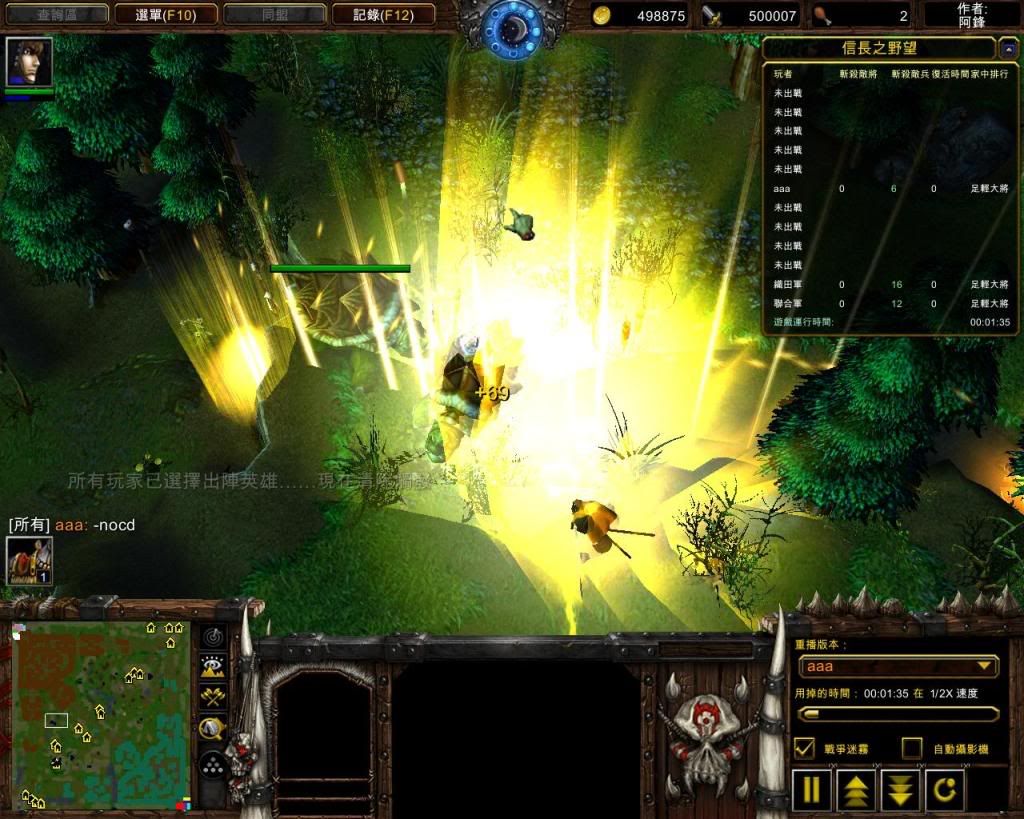Screen dimensions: 1024x819
Task: Click the formation movement toggle button
Action: (212, 766)
